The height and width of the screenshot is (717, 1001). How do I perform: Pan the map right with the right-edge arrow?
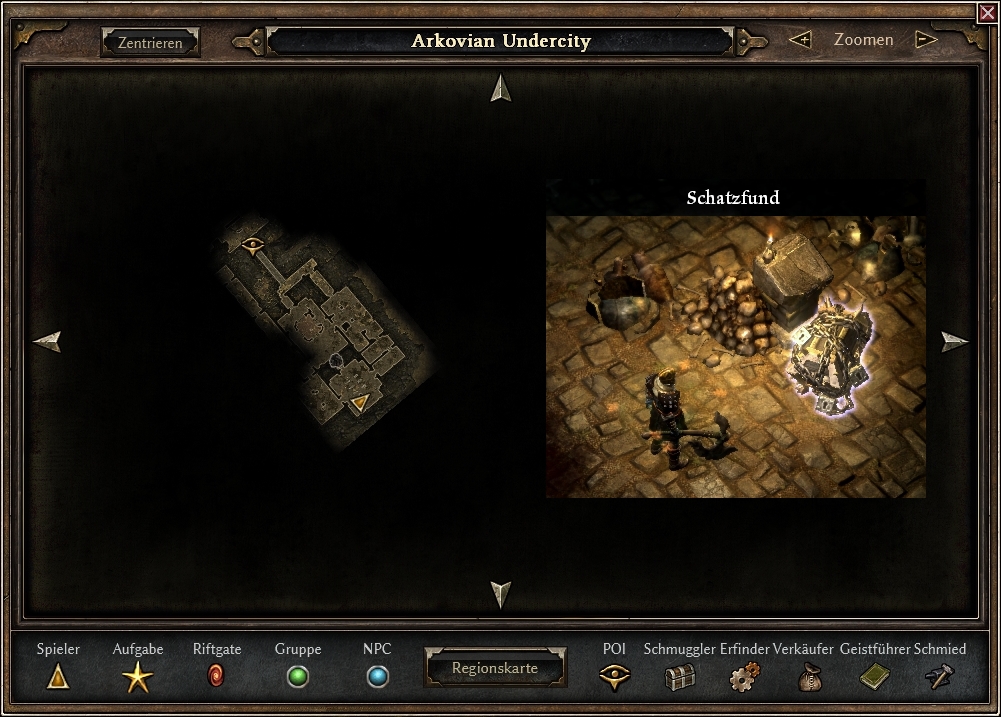tap(955, 342)
